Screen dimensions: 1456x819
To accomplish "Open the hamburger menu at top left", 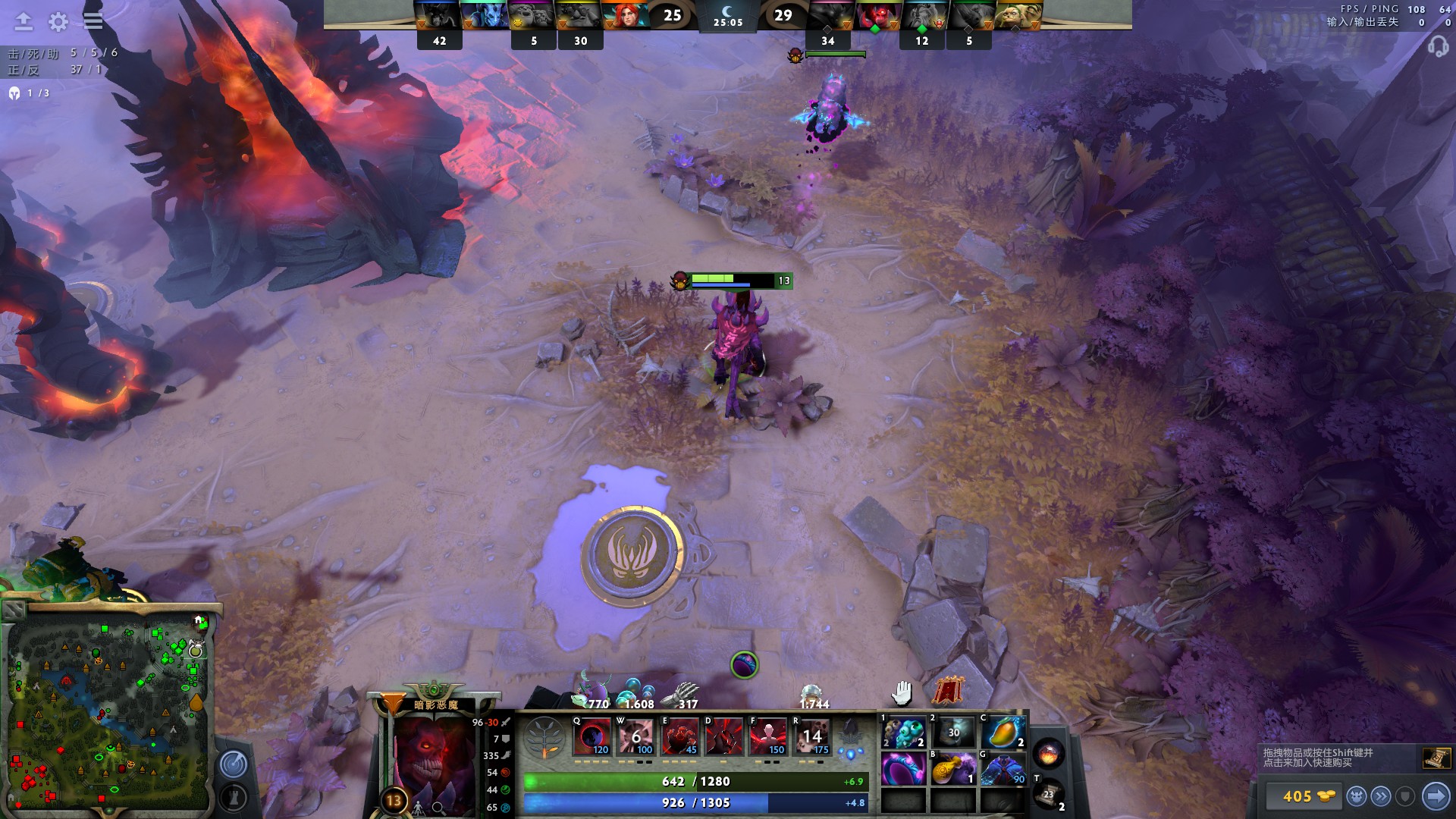I will point(93,22).
